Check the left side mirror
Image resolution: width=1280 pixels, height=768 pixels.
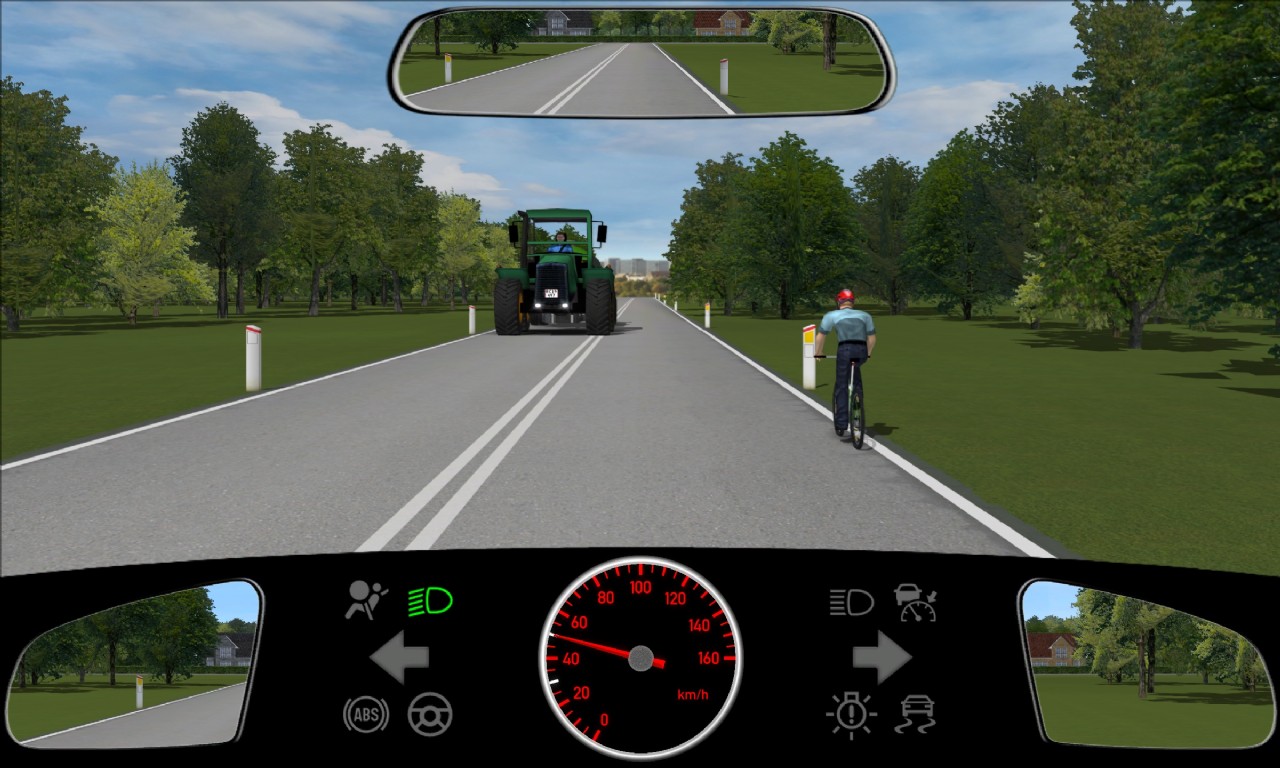coord(133,663)
